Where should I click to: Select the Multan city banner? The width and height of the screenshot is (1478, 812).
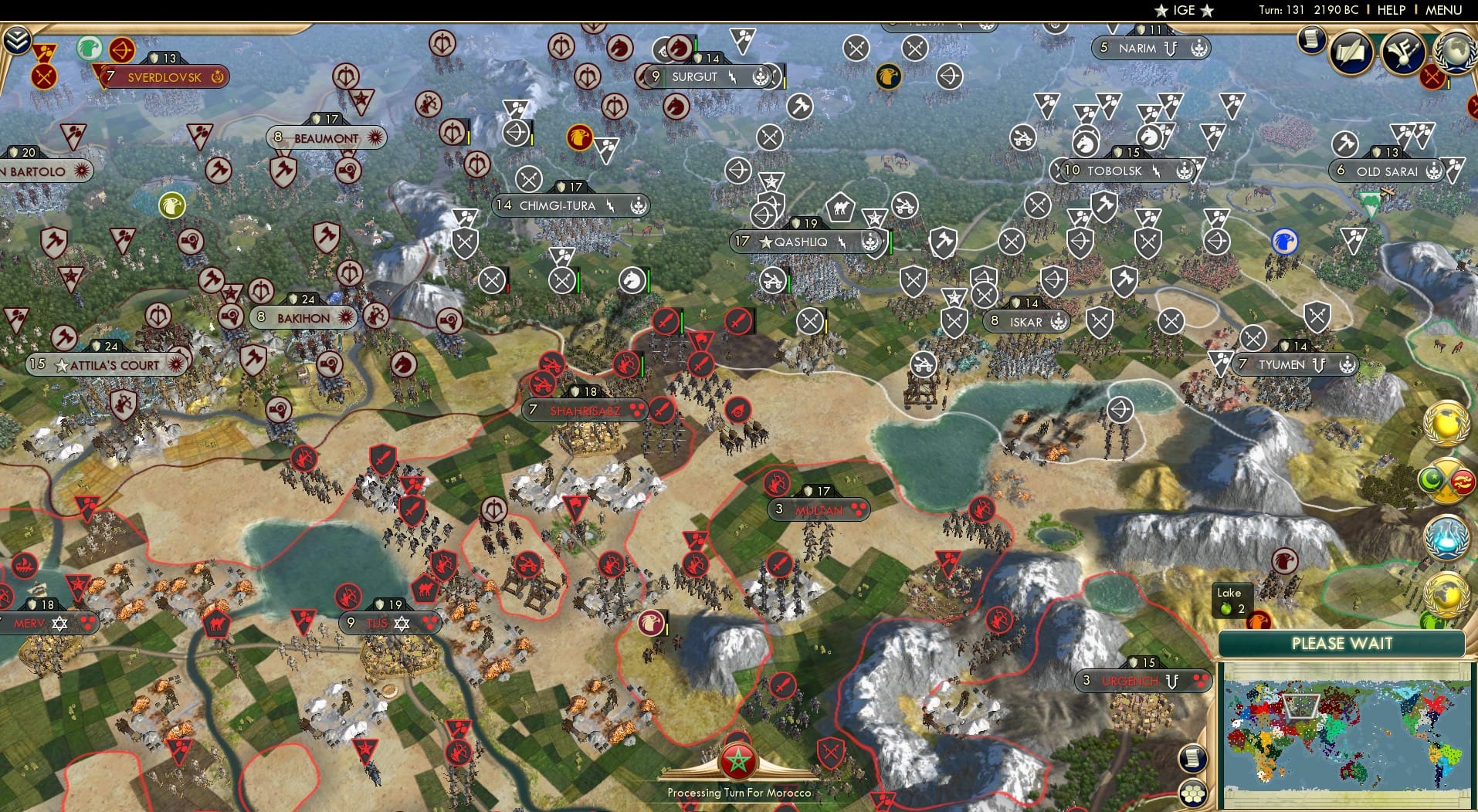(x=819, y=509)
